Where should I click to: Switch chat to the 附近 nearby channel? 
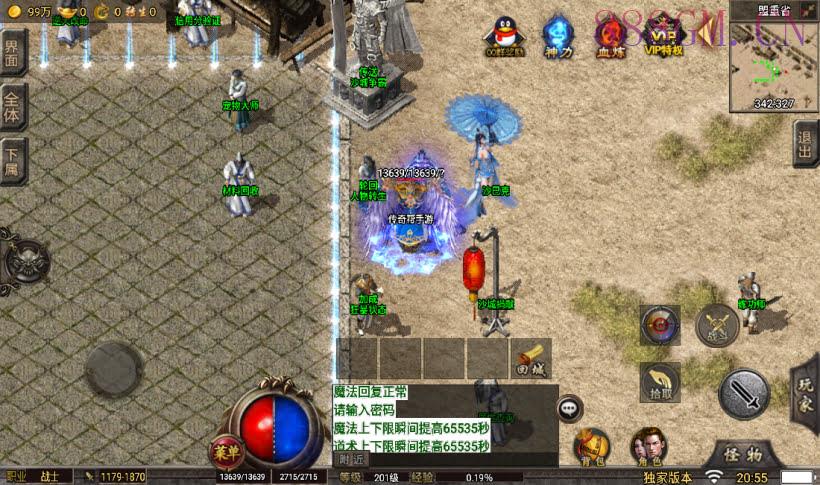[352, 459]
